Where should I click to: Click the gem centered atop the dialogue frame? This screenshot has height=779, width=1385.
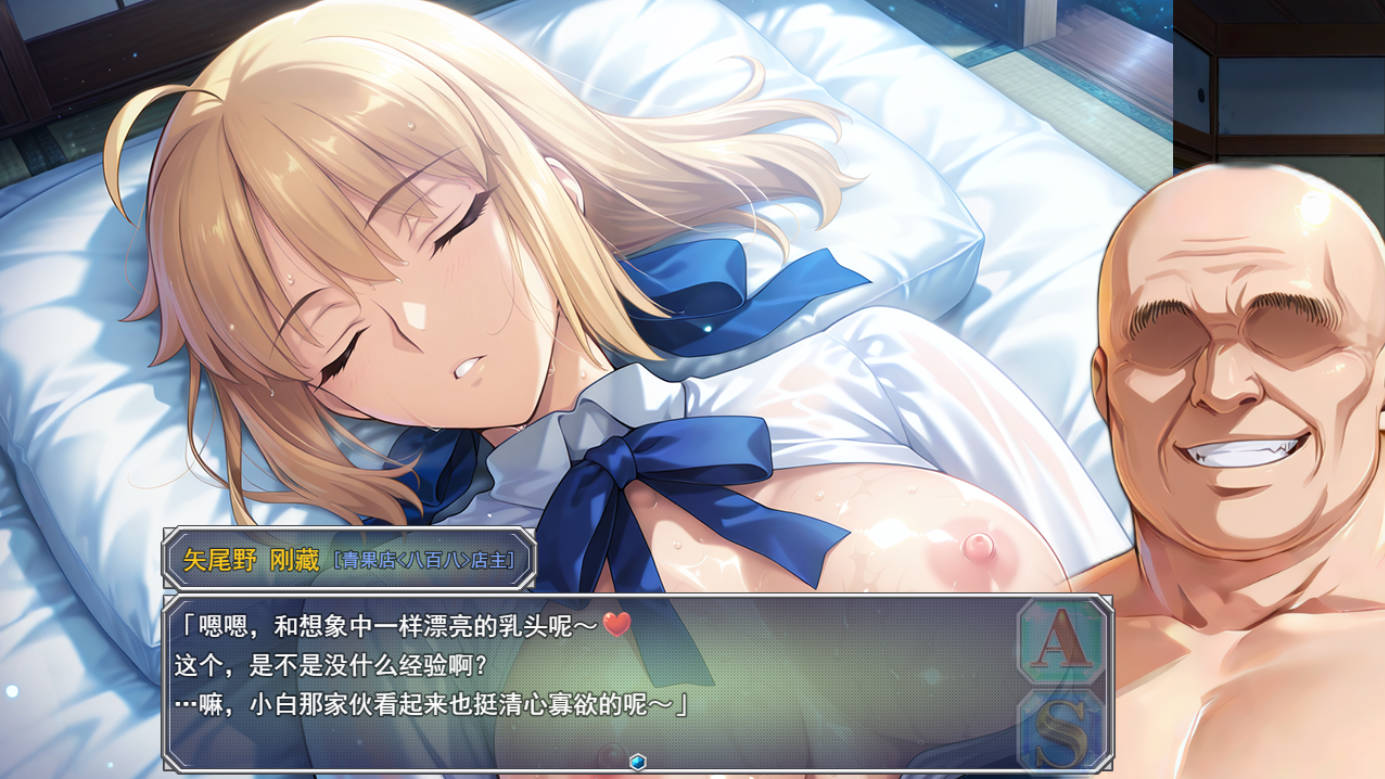pyautogui.click(x=638, y=762)
